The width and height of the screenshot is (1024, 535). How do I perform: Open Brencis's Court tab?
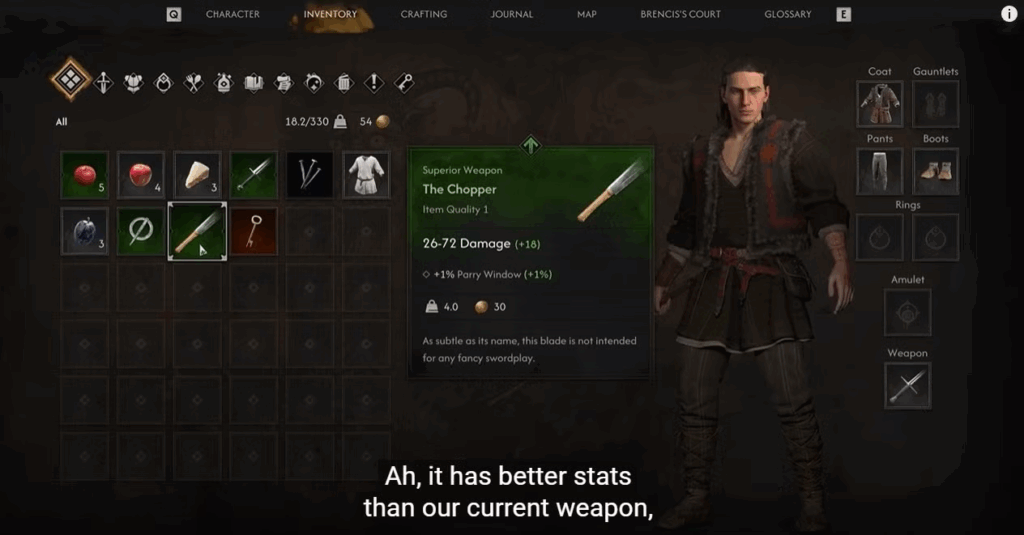tap(680, 14)
